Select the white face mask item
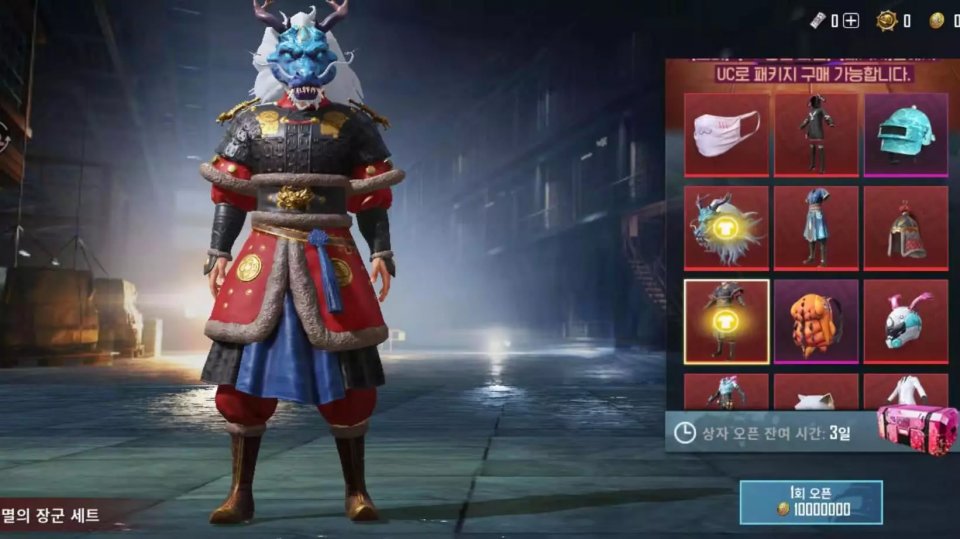This screenshot has height=539, width=960. (727, 135)
